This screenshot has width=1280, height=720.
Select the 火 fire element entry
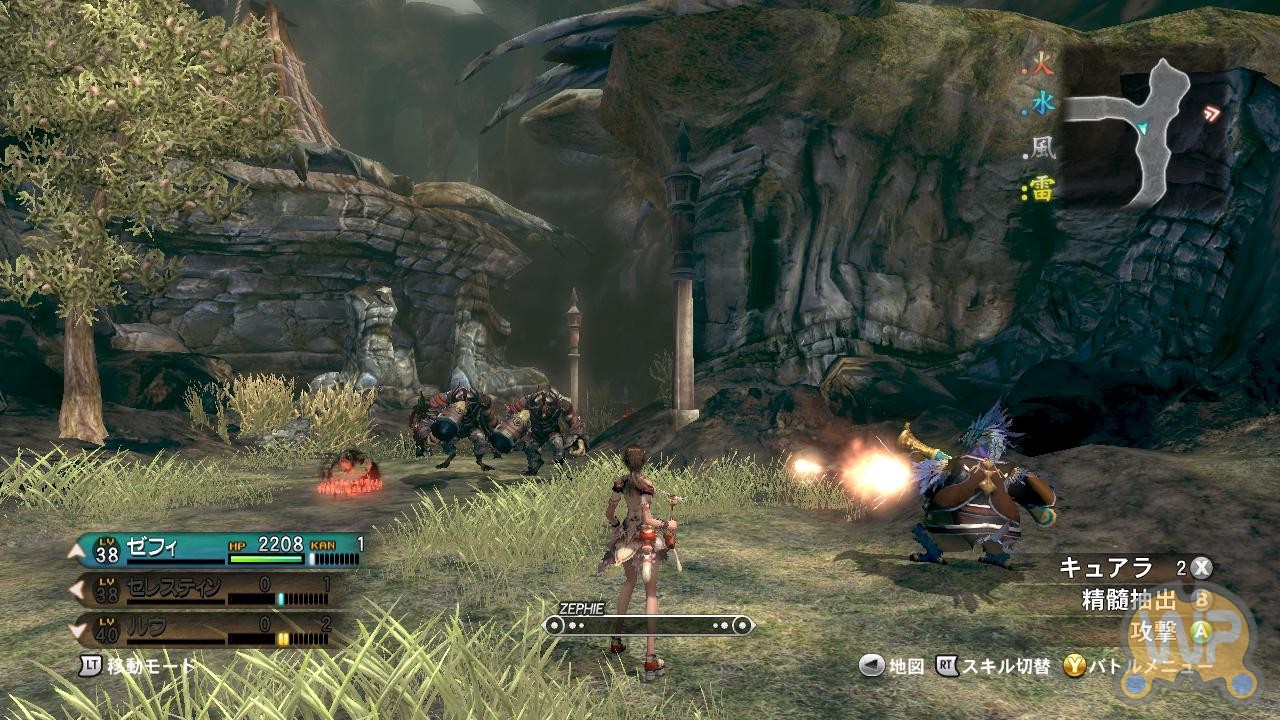click(1041, 68)
